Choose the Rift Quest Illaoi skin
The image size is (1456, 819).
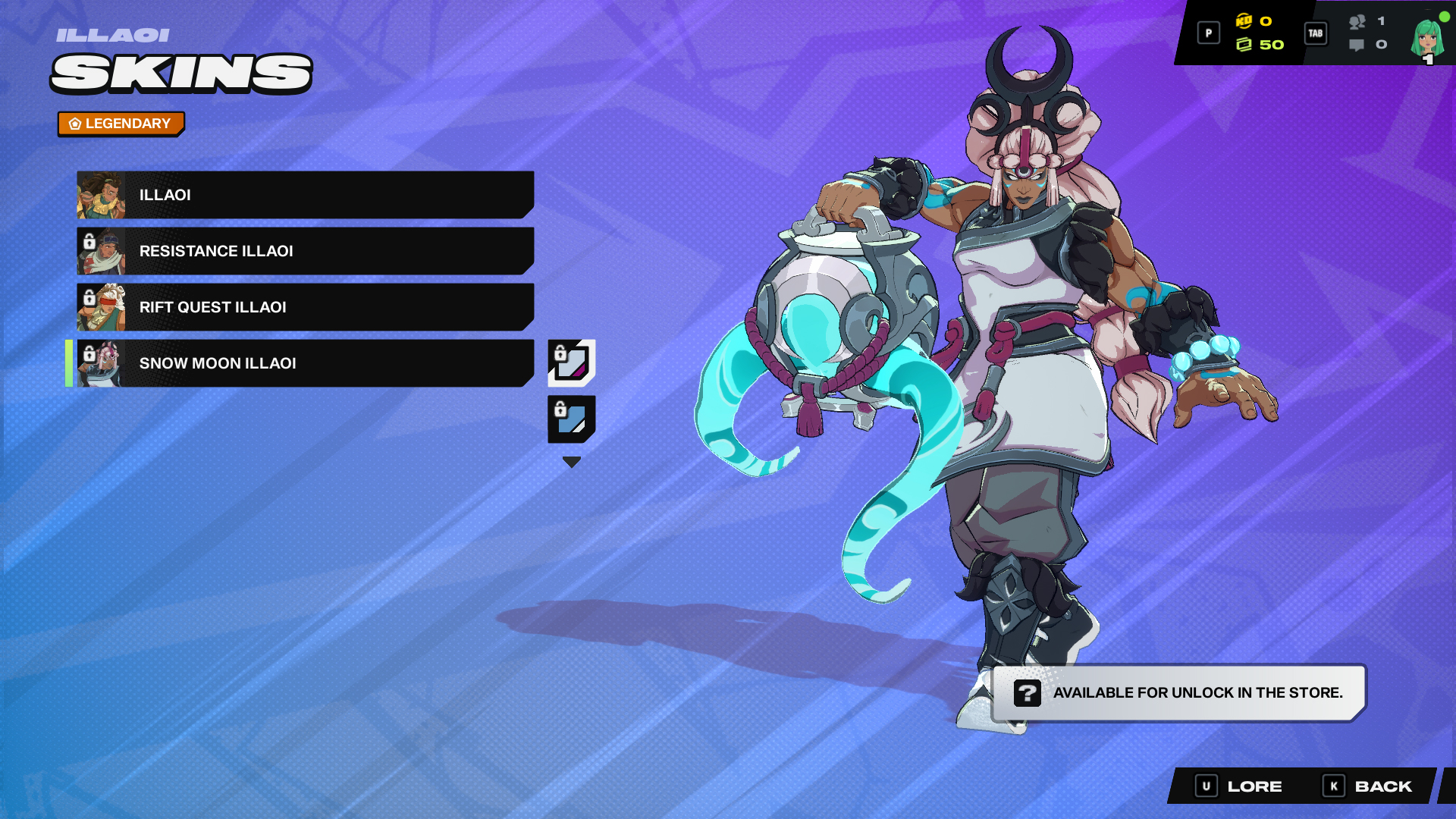pyautogui.click(x=303, y=307)
